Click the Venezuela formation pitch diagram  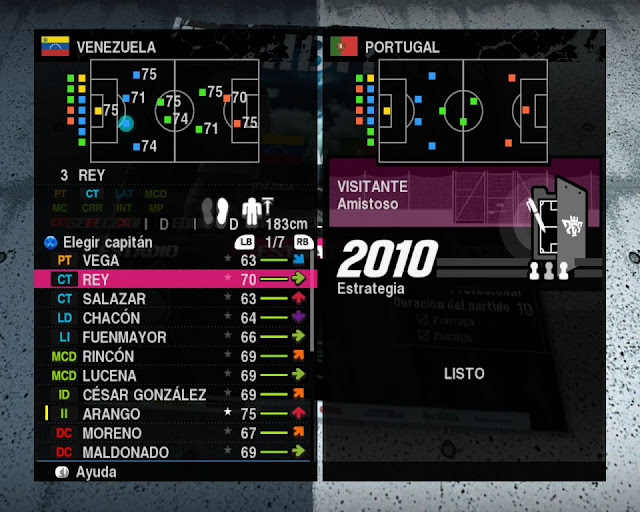[176, 106]
